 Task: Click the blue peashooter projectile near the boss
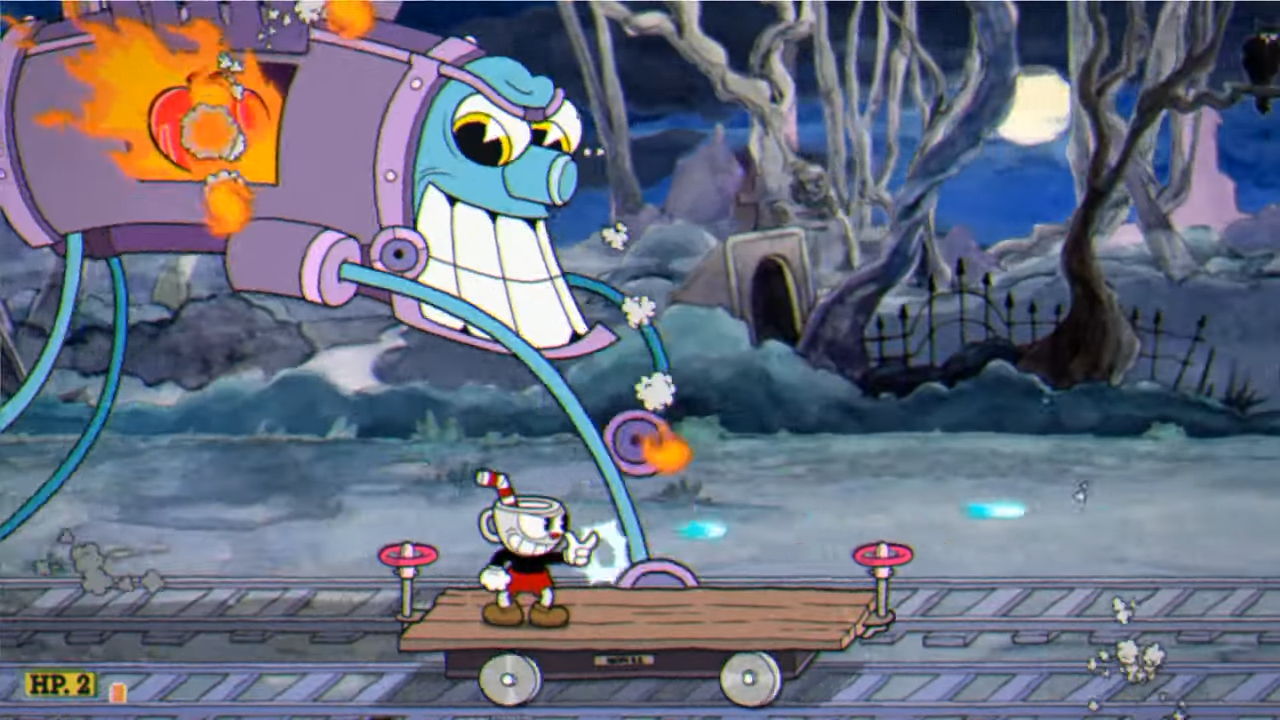700,532
